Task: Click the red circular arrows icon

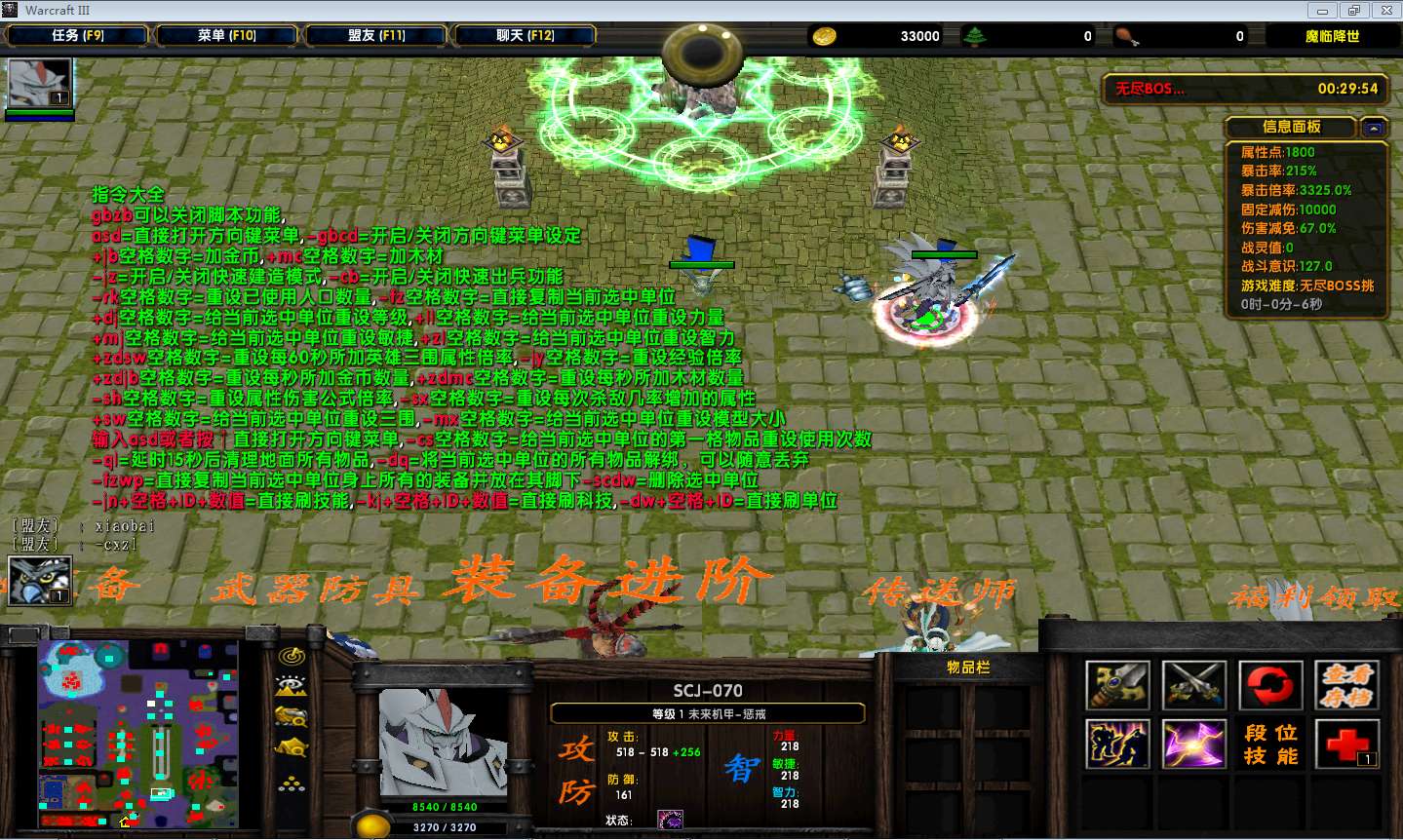Action: (1270, 686)
